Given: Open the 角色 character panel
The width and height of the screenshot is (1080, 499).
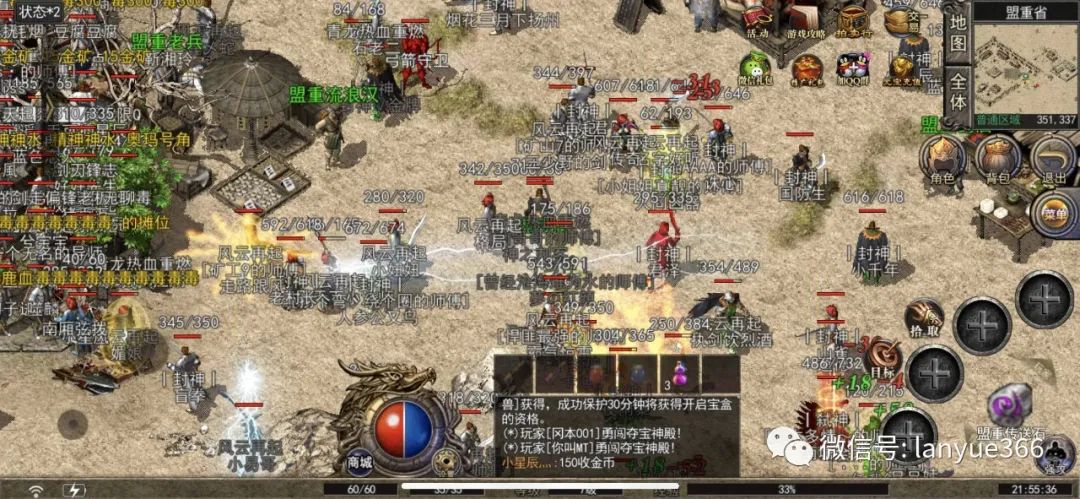Looking at the screenshot, I should (x=942, y=158).
